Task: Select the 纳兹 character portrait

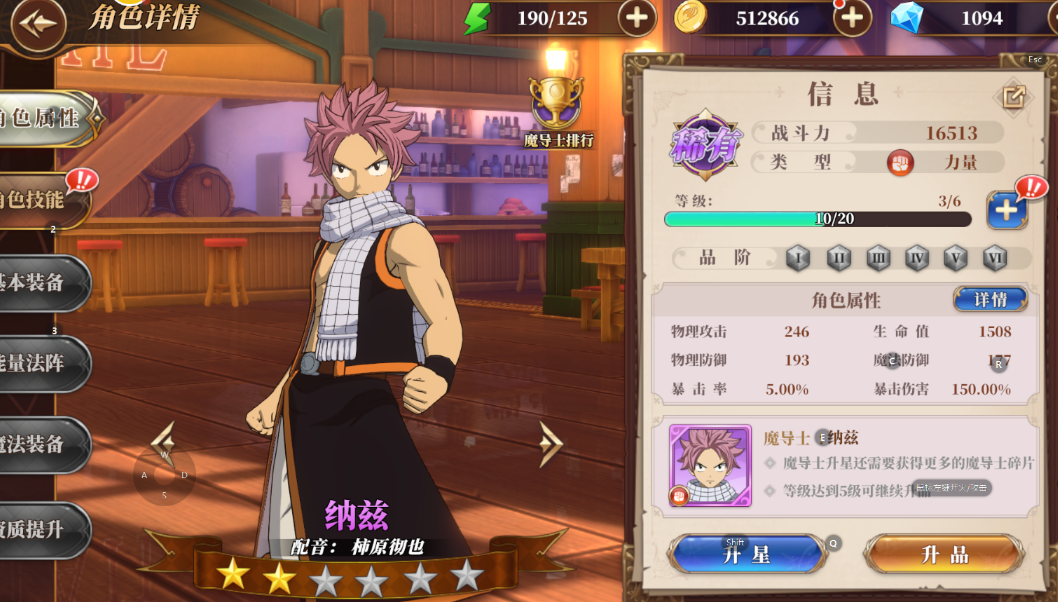Action: coord(710,465)
